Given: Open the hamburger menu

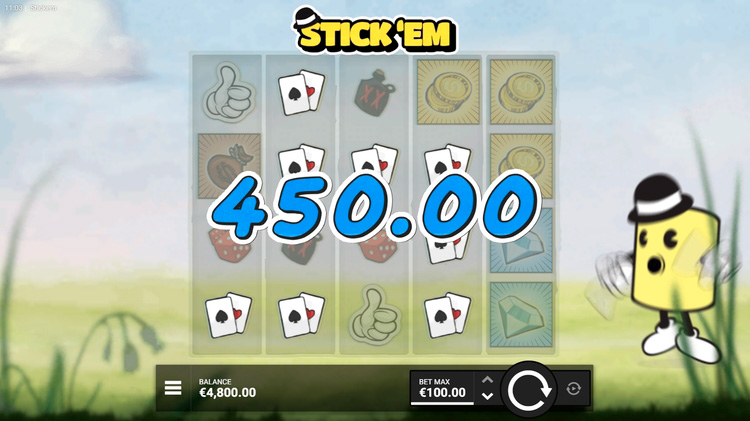Looking at the screenshot, I should (173, 388).
